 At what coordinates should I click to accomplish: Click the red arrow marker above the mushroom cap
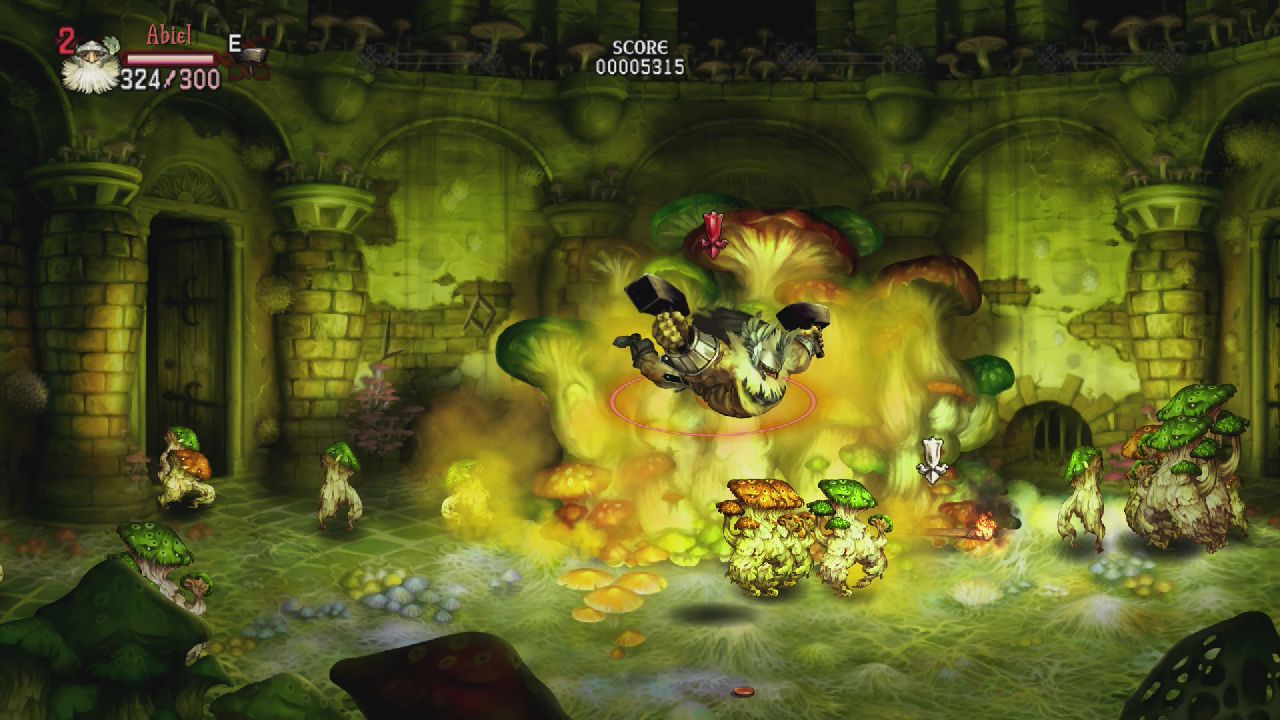[713, 233]
